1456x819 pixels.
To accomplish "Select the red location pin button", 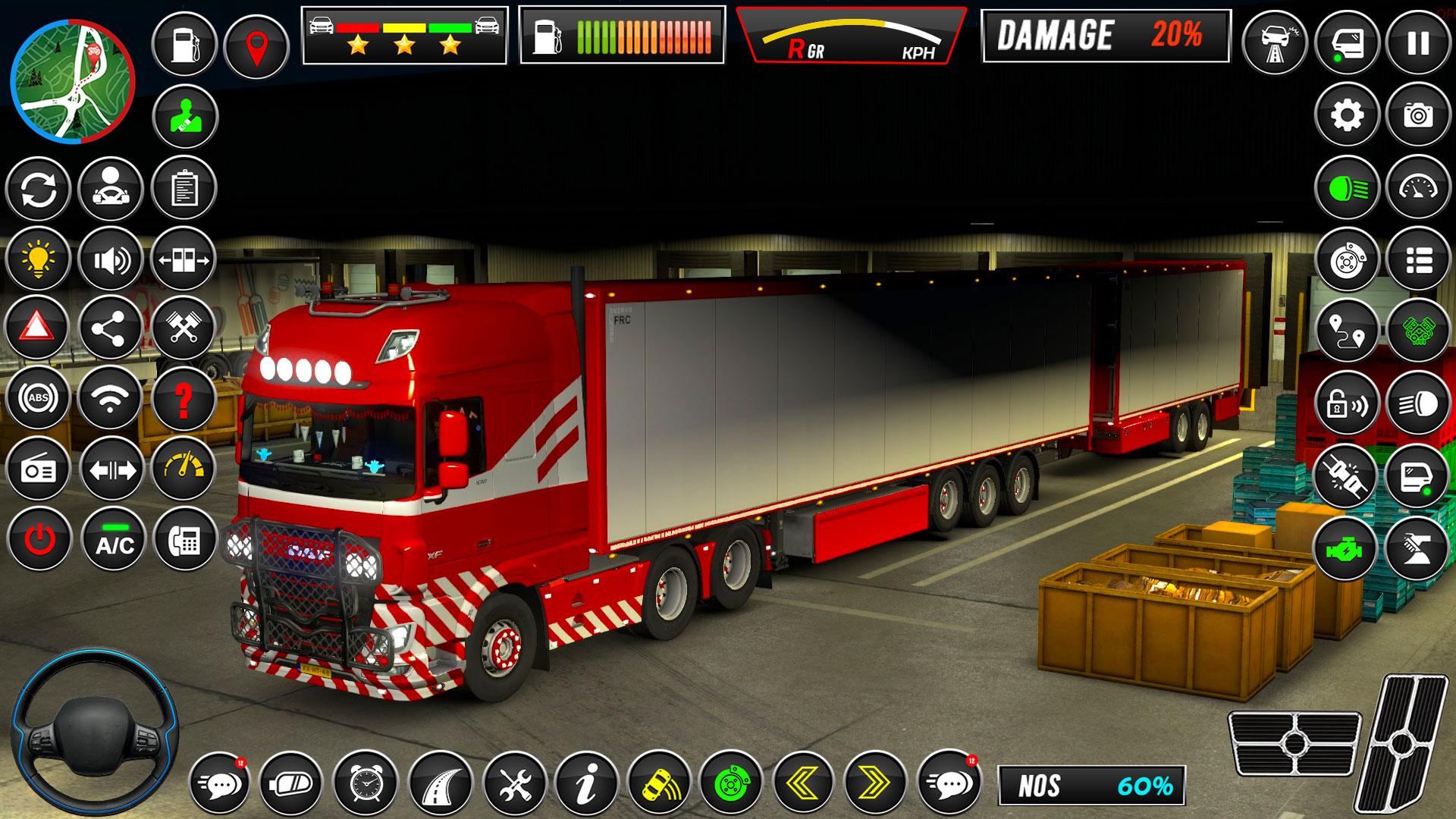I will coord(256,45).
